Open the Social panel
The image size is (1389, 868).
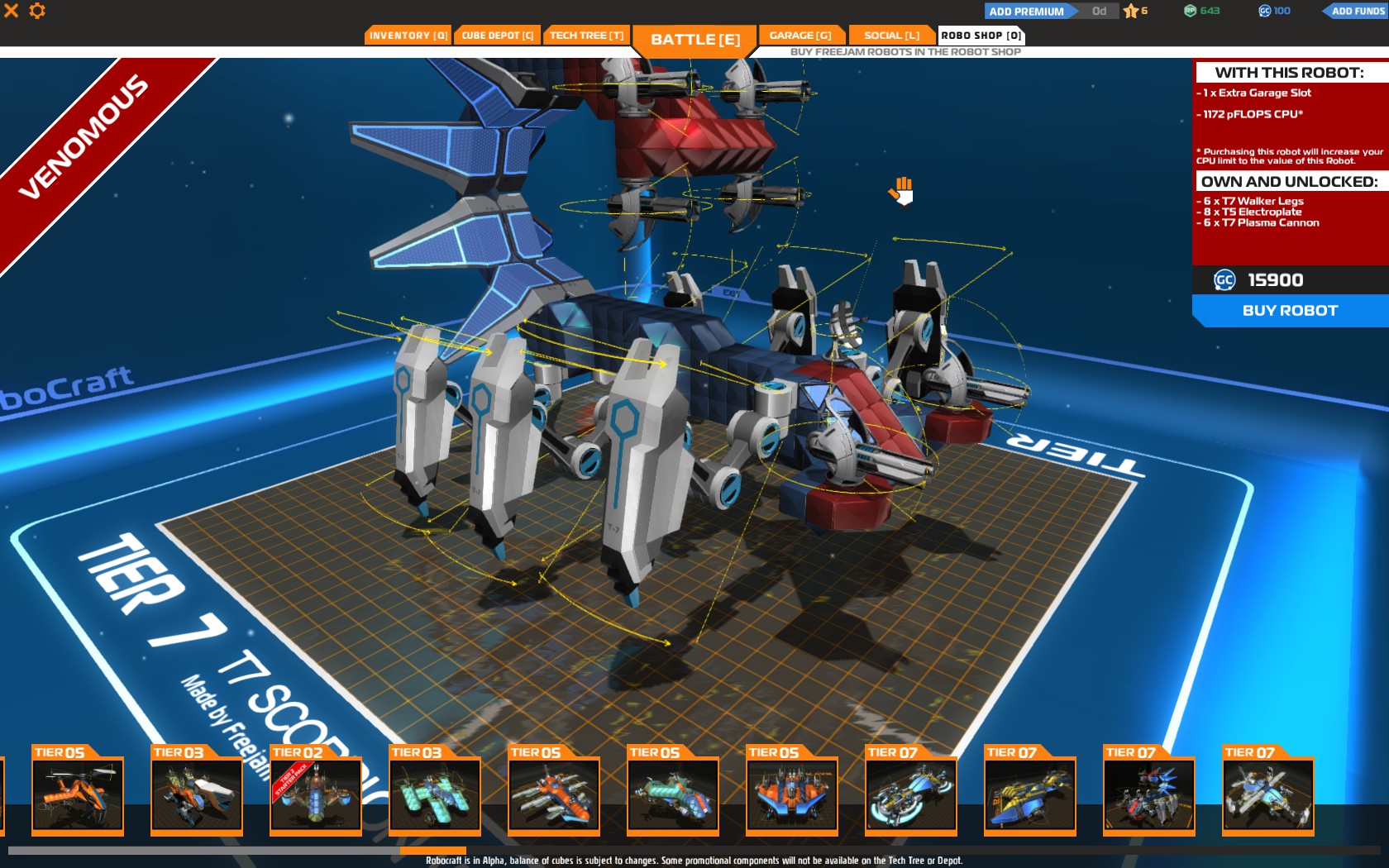pyautogui.click(x=890, y=35)
